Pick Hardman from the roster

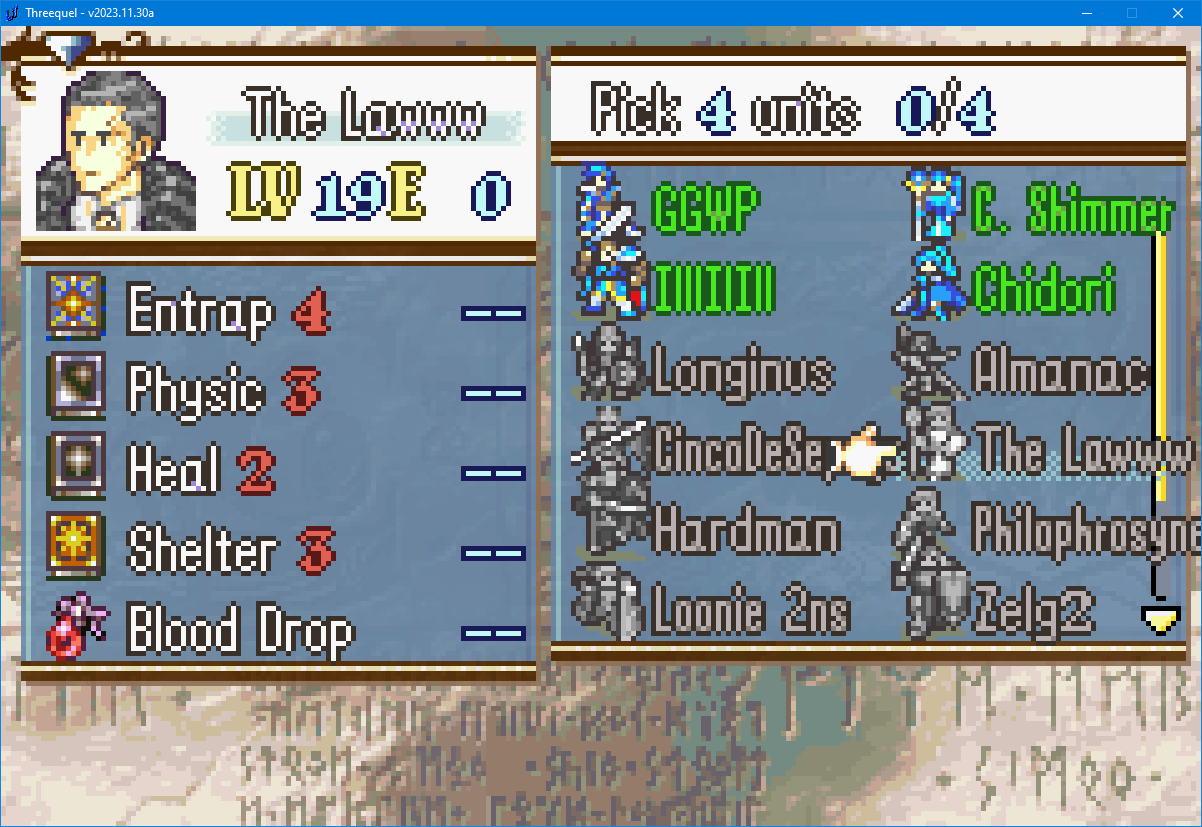coord(745,531)
